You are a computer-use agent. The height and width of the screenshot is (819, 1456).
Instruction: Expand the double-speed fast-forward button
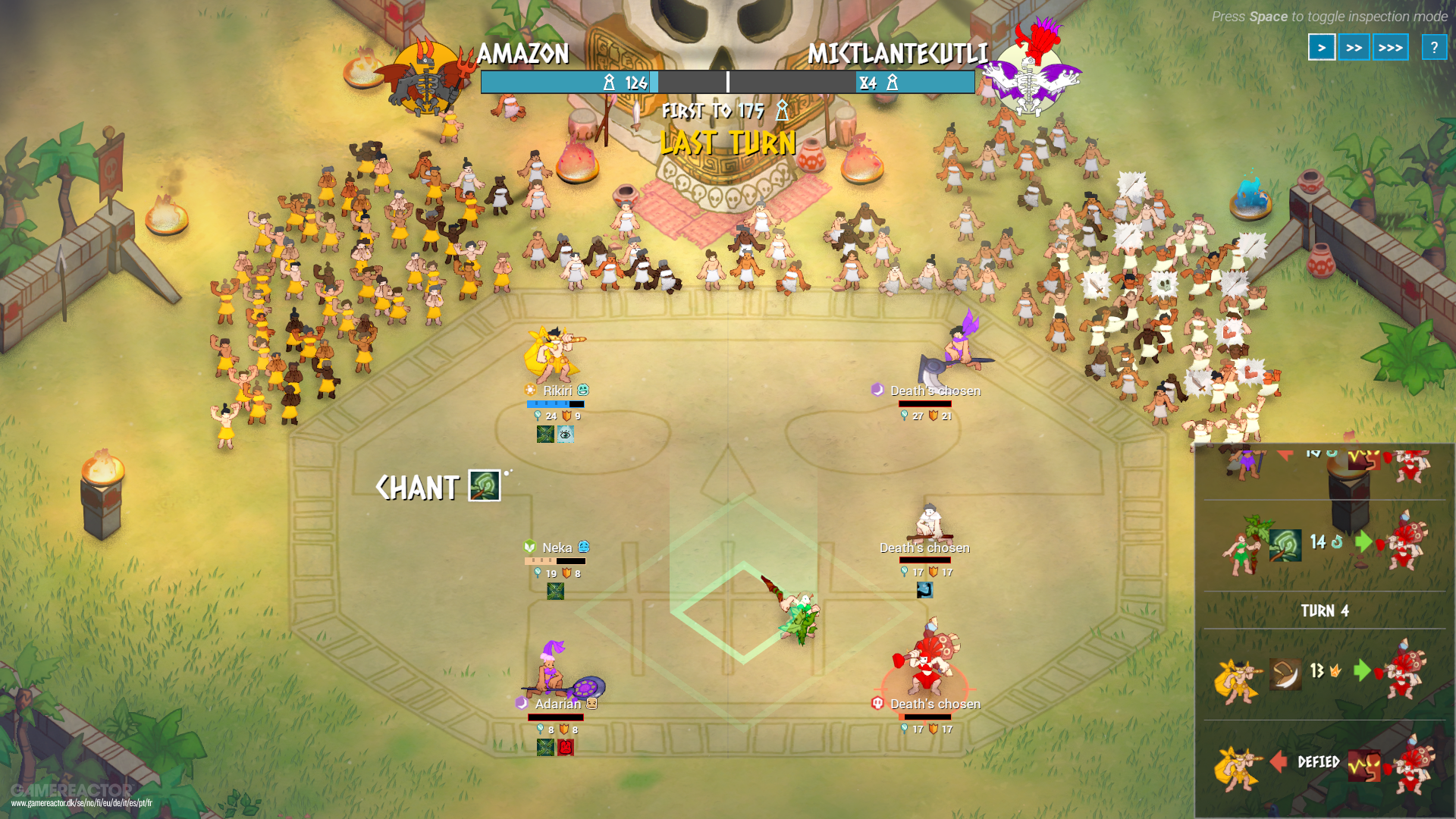(1356, 47)
